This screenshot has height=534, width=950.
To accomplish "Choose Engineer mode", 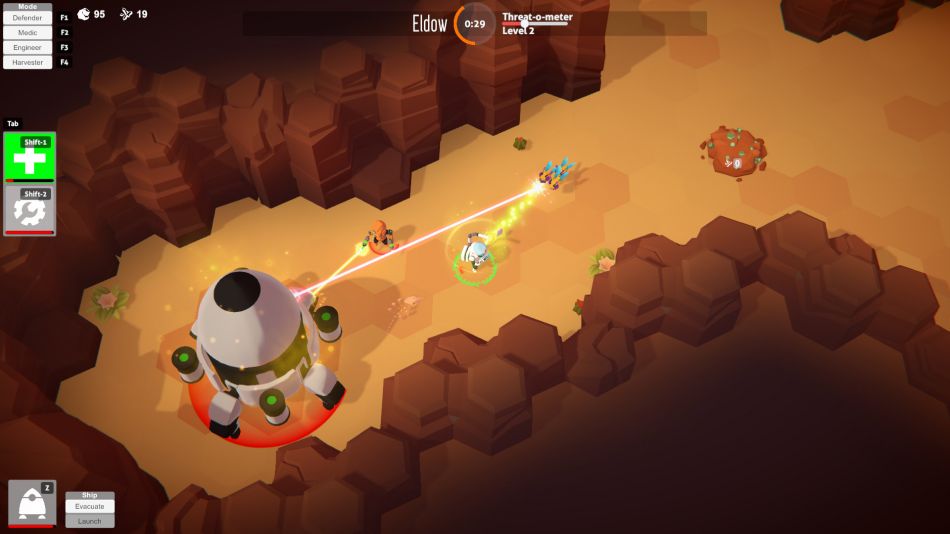I will (27, 47).
